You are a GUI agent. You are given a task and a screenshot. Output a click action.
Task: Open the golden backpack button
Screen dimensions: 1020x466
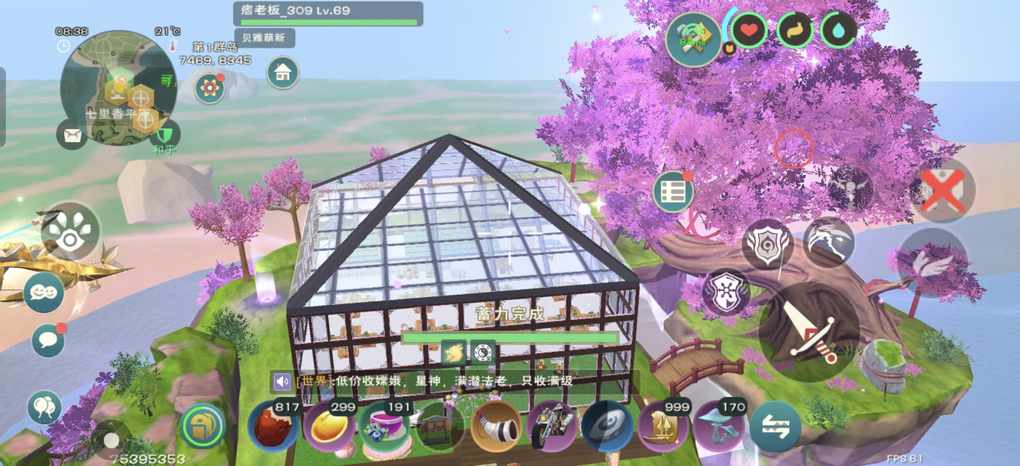pyautogui.click(x=203, y=426)
